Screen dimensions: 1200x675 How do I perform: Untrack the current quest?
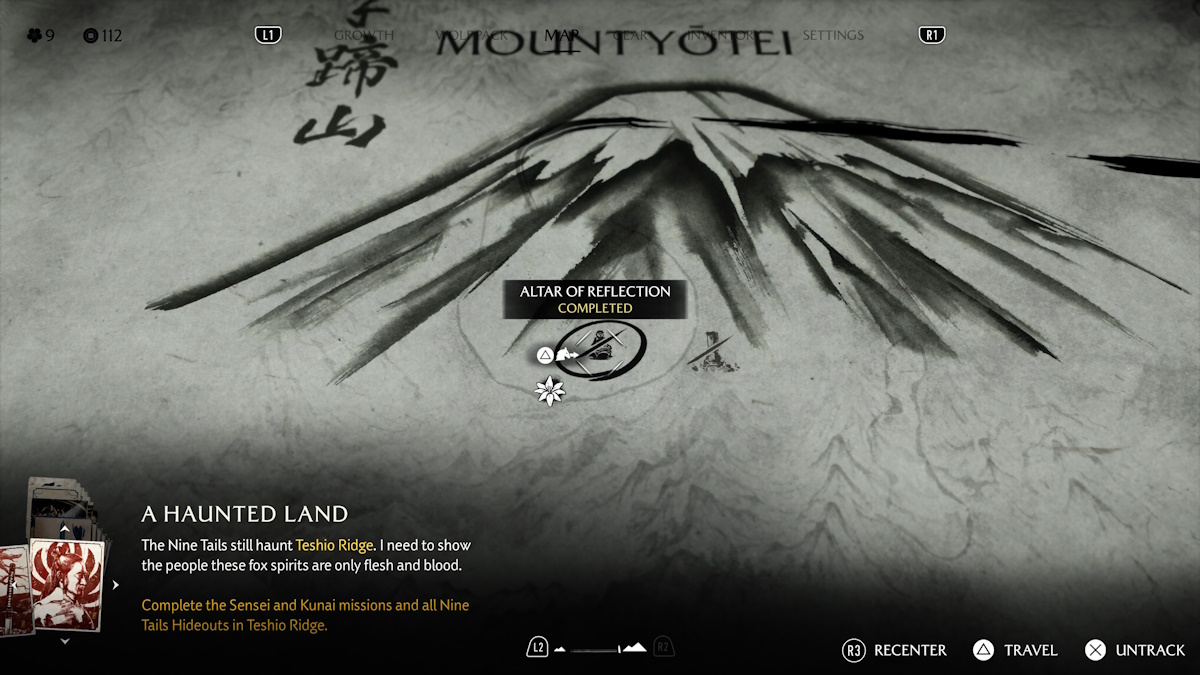1136,650
